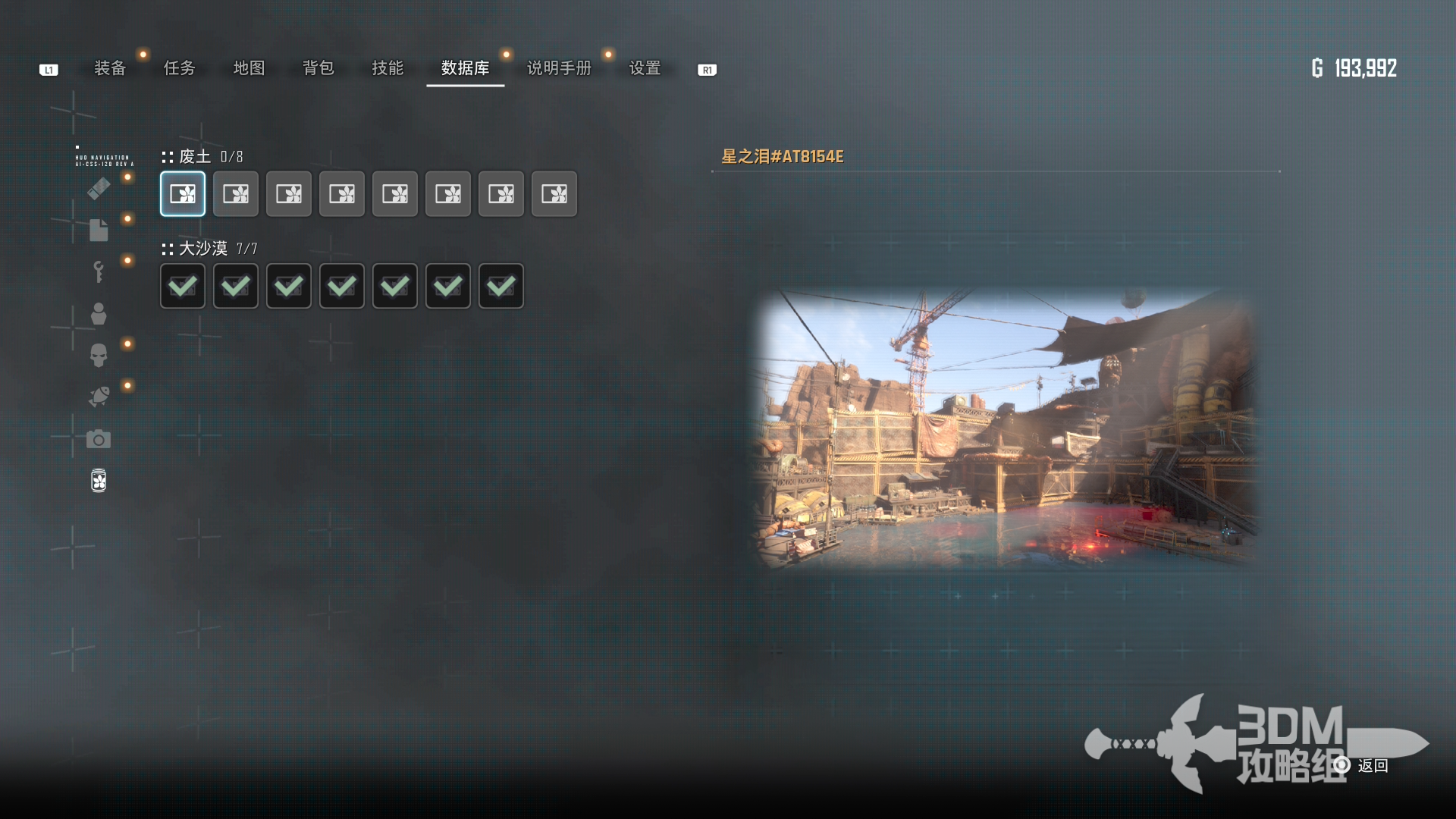Choose the key icon database category
Image resolution: width=1456 pixels, height=819 pixels.
click(x=99, y=271)
